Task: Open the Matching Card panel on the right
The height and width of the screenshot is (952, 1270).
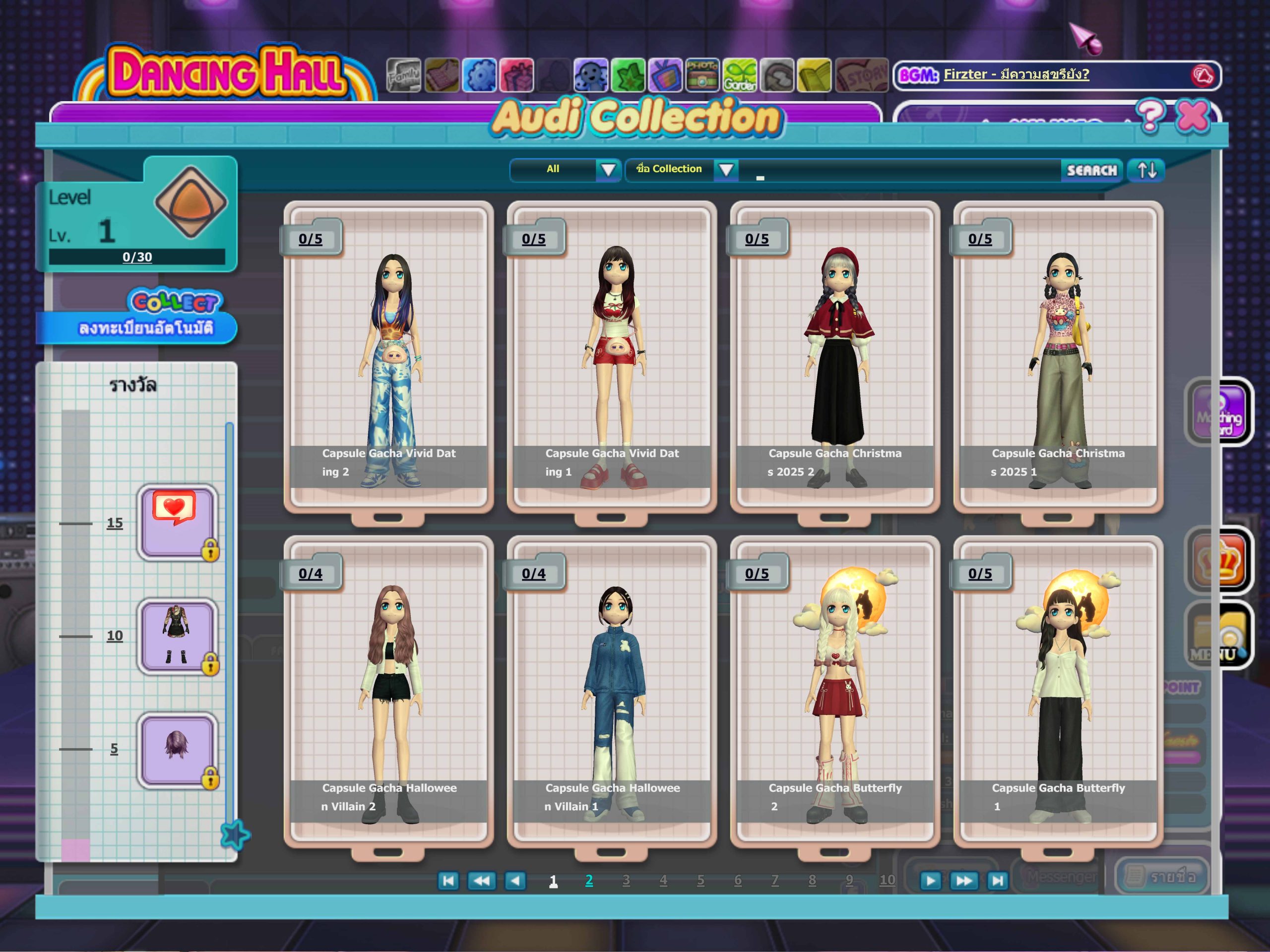Action: 1219,412
